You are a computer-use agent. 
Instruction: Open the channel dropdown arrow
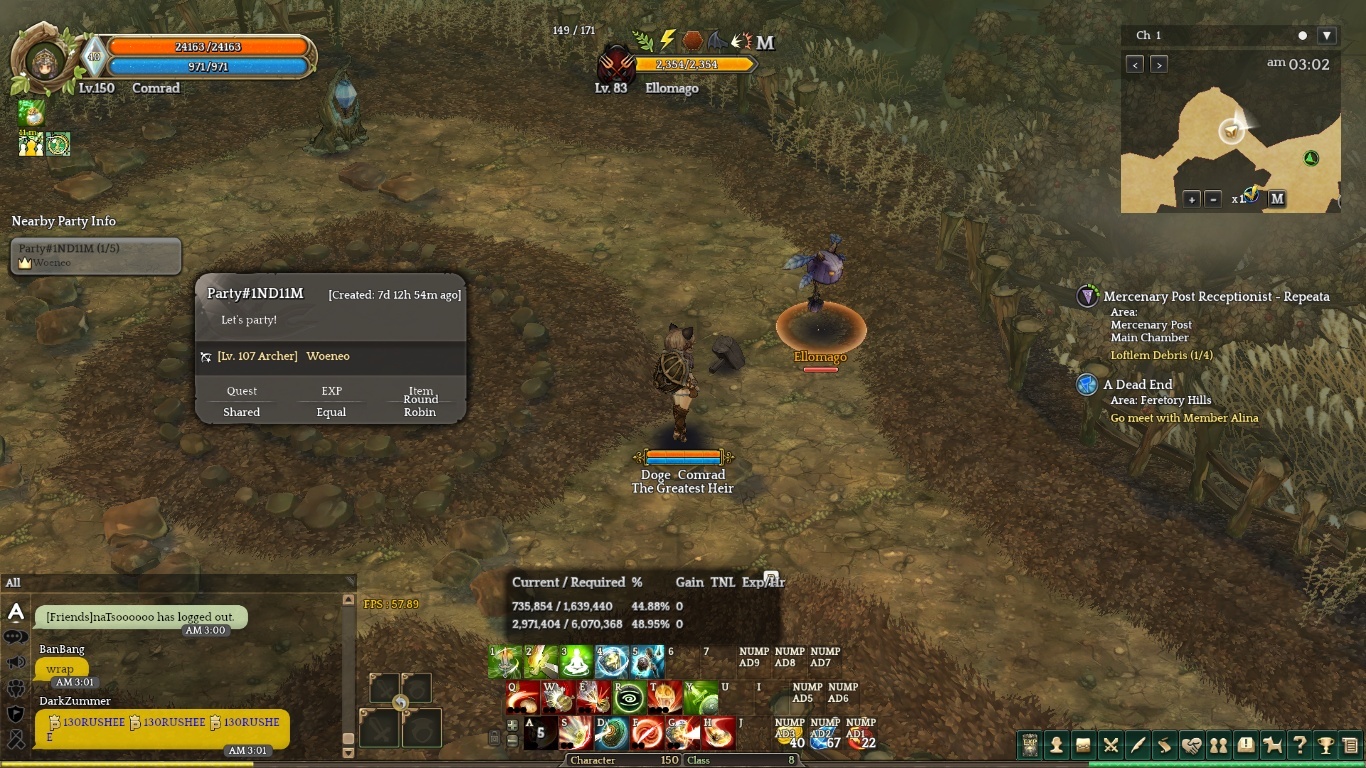click(1327, 36)
